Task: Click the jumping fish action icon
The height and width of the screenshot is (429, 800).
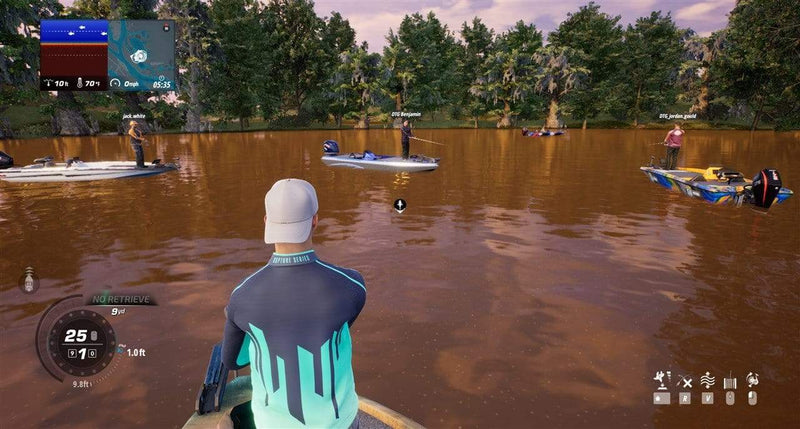Action: [x=661, y=380]
